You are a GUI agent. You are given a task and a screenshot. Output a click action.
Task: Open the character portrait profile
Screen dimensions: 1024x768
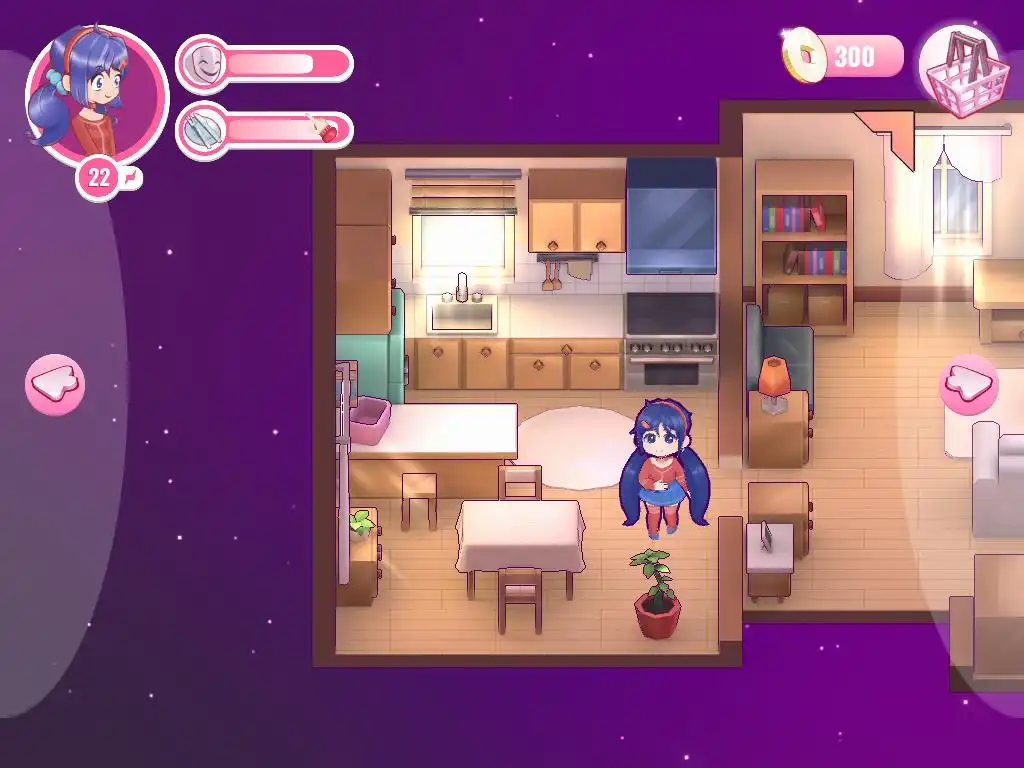(x=97, y=97)
